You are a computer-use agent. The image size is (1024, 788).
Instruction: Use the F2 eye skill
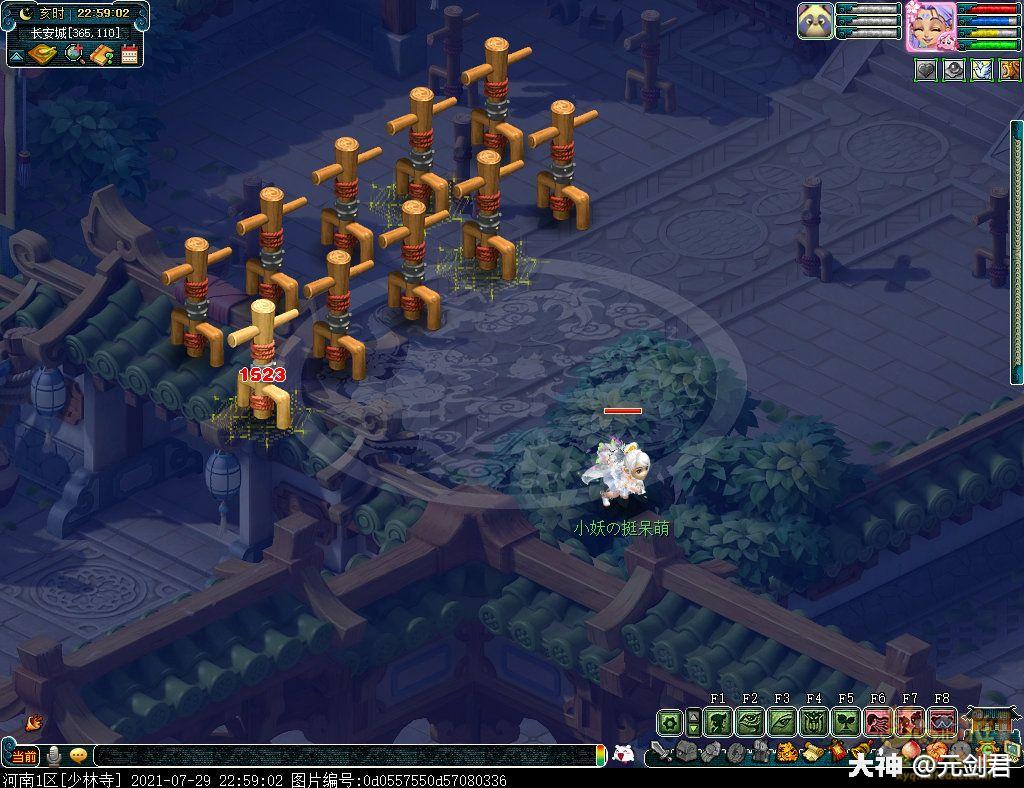[750, 721]
